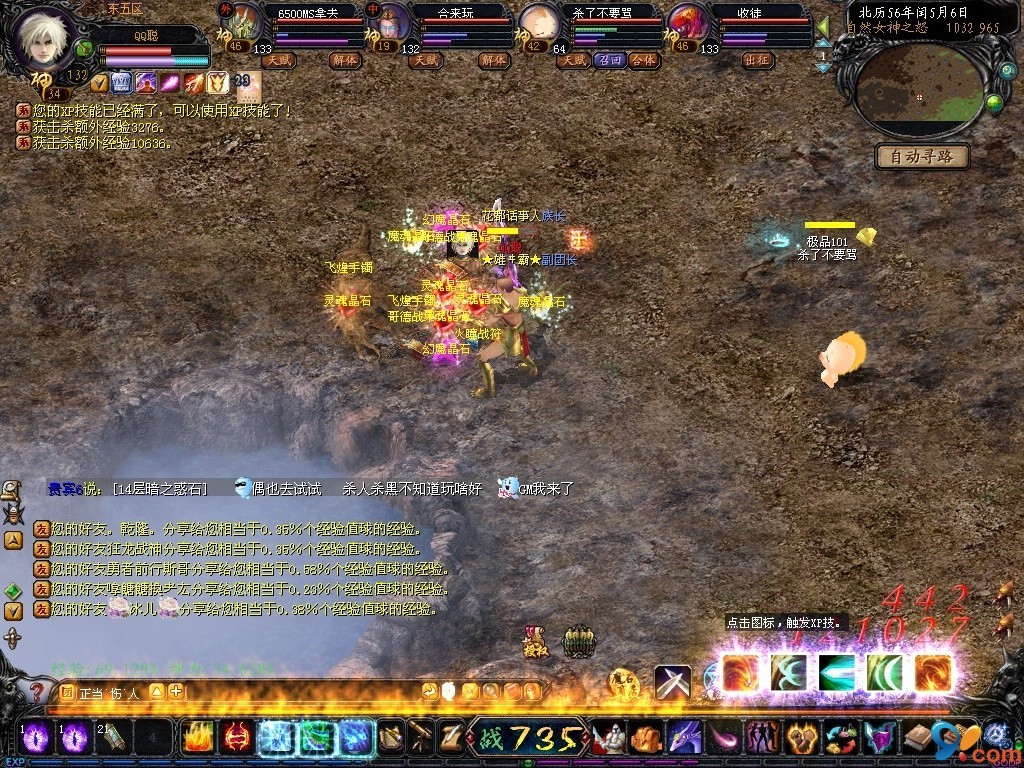This screenshot has height=768, width=1024.
Task: Click the plus button in chat bar
Action: (x=176, y=691)
